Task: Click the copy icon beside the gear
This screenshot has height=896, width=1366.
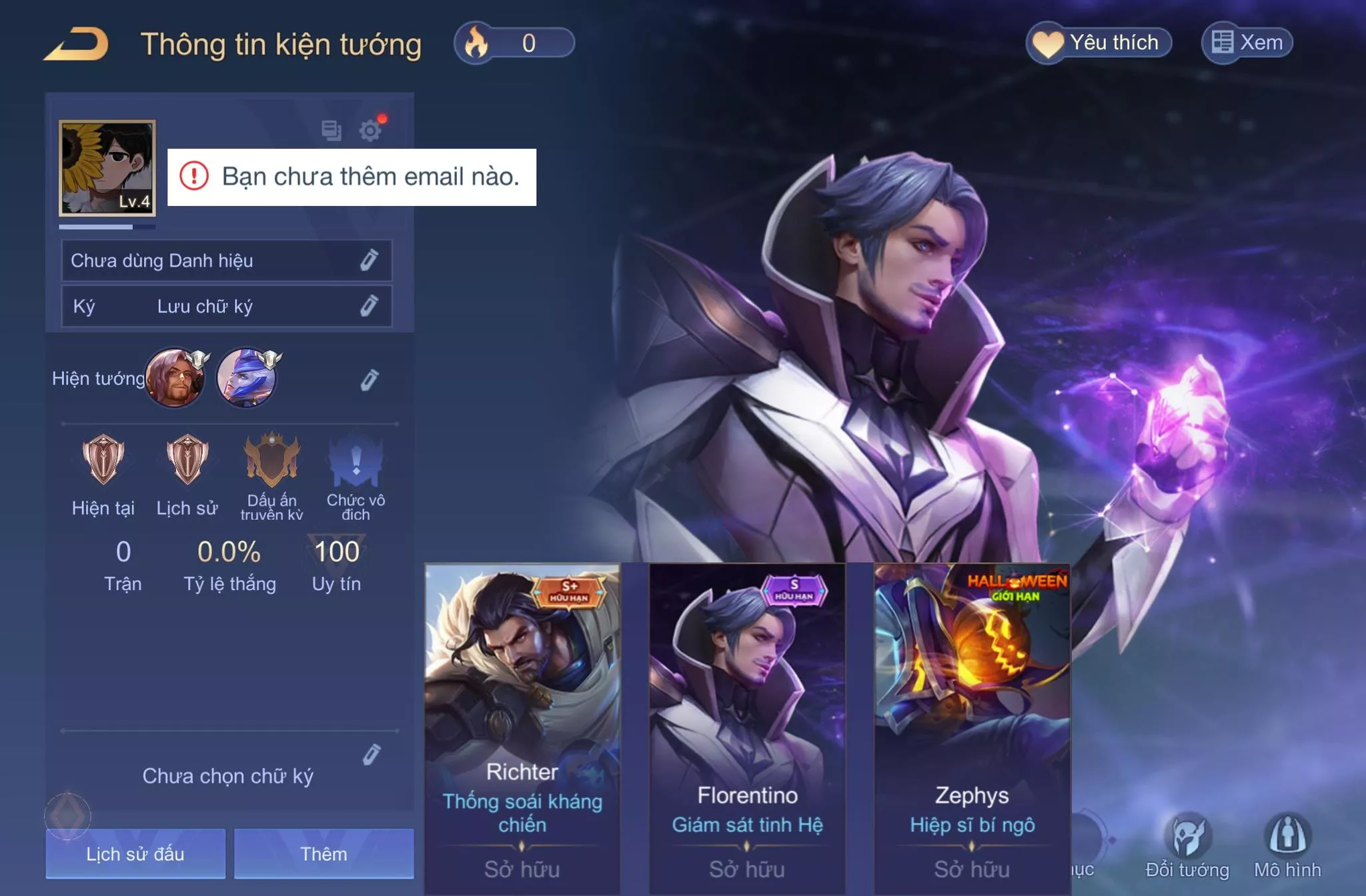Action: tap(331, 130)
